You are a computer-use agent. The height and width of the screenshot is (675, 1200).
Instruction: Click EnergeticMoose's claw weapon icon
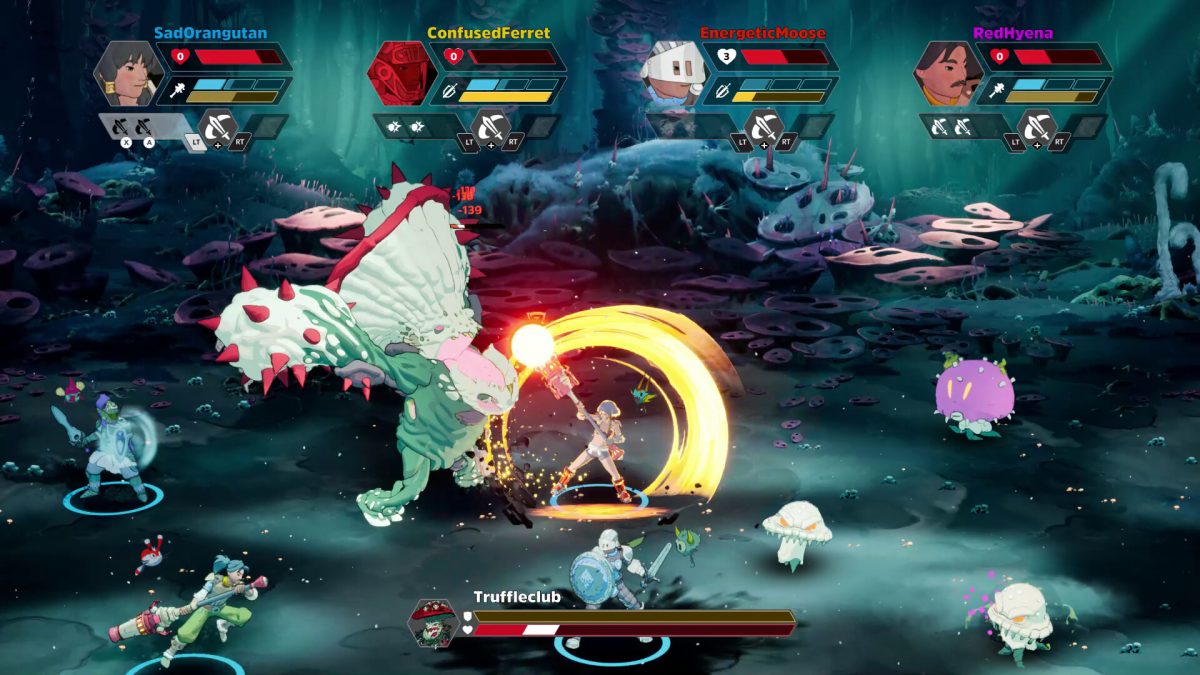722,91
